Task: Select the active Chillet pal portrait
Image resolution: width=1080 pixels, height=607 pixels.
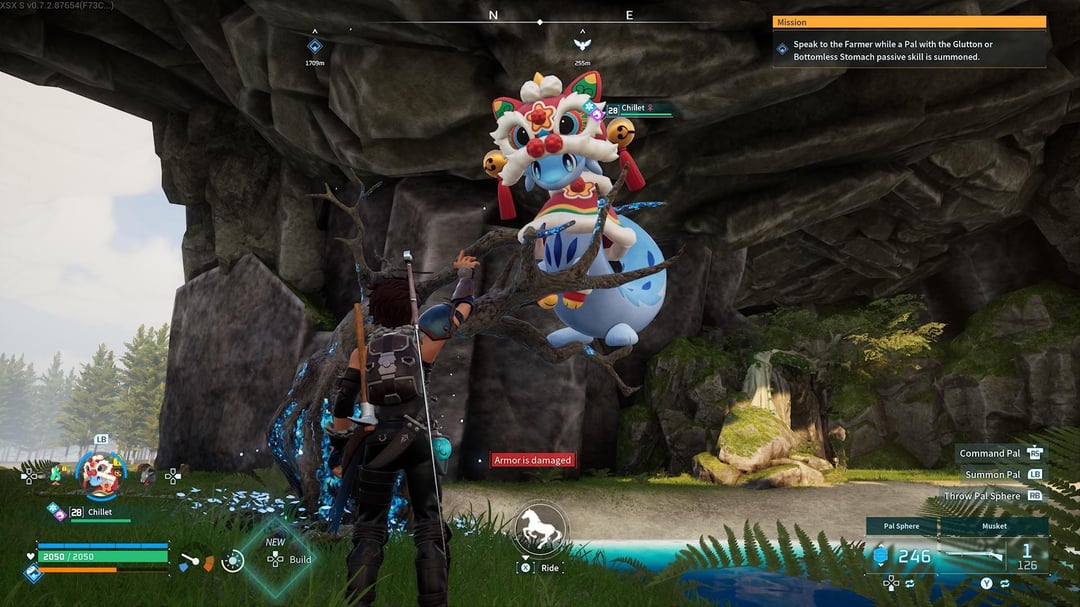Action: pos(101,471)
